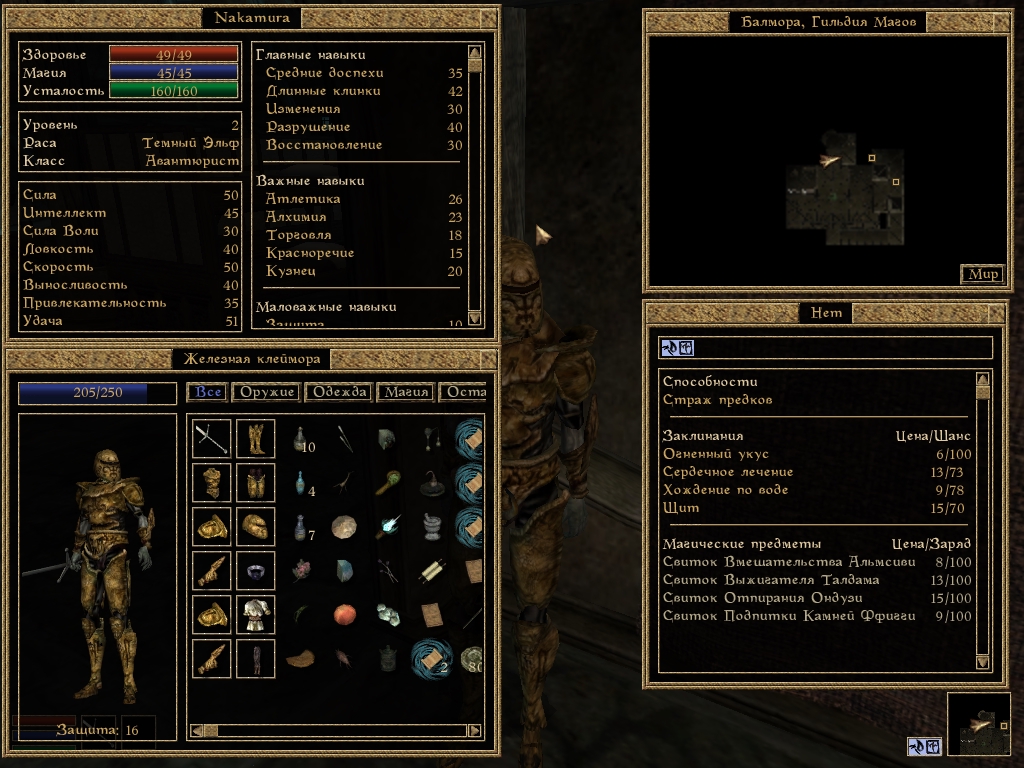Switch to the Оружие inventory tab
1024x768 pixels.
[x=265, y=392]
